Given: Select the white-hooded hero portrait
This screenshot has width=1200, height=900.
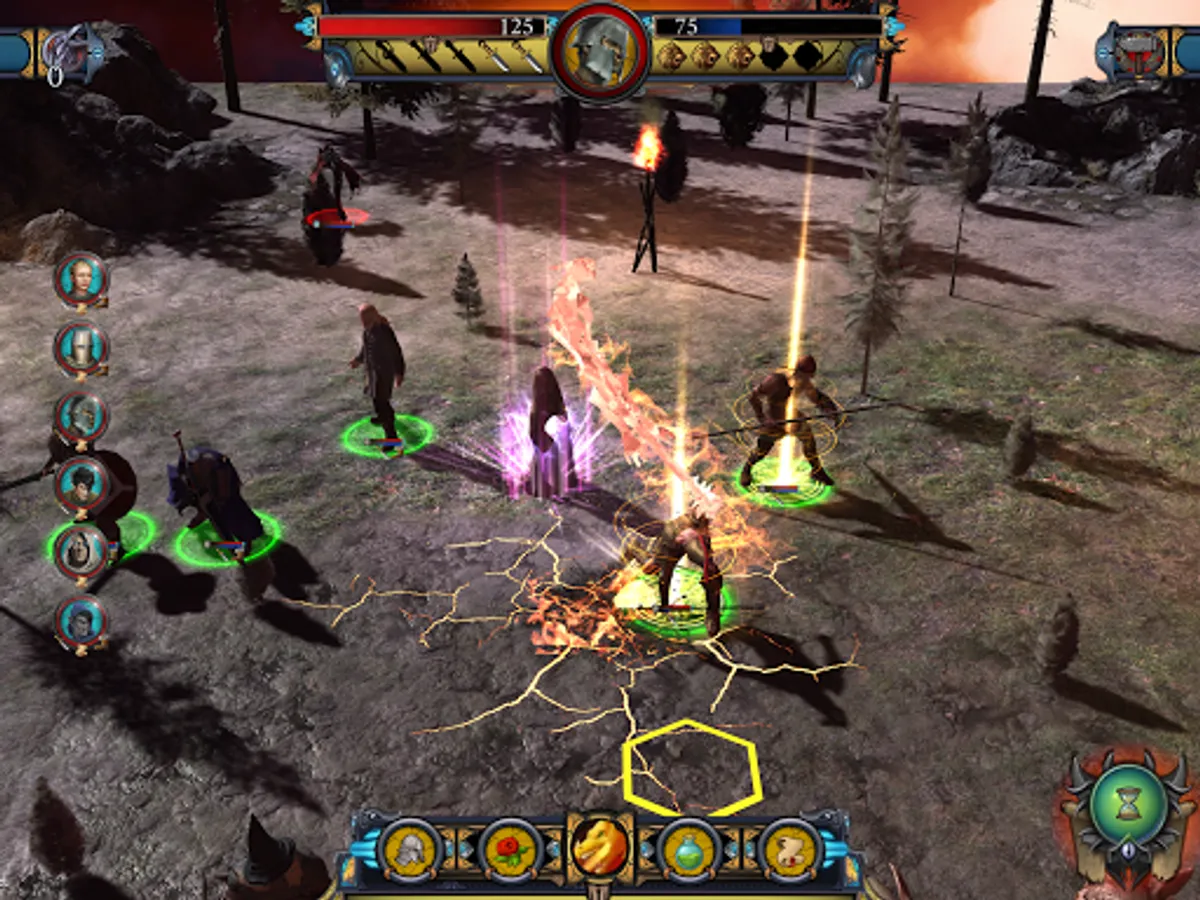Looking at the screenshot, I should (x=81, y=551).
